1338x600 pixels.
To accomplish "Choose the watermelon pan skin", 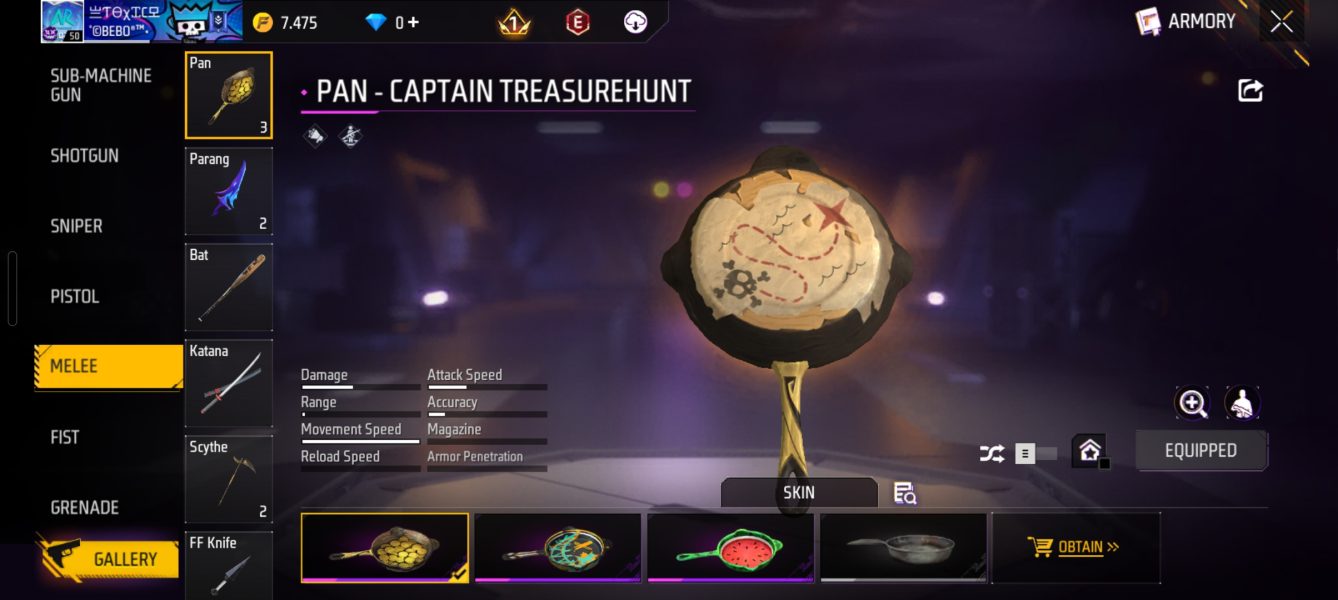I will coord(730,547).
